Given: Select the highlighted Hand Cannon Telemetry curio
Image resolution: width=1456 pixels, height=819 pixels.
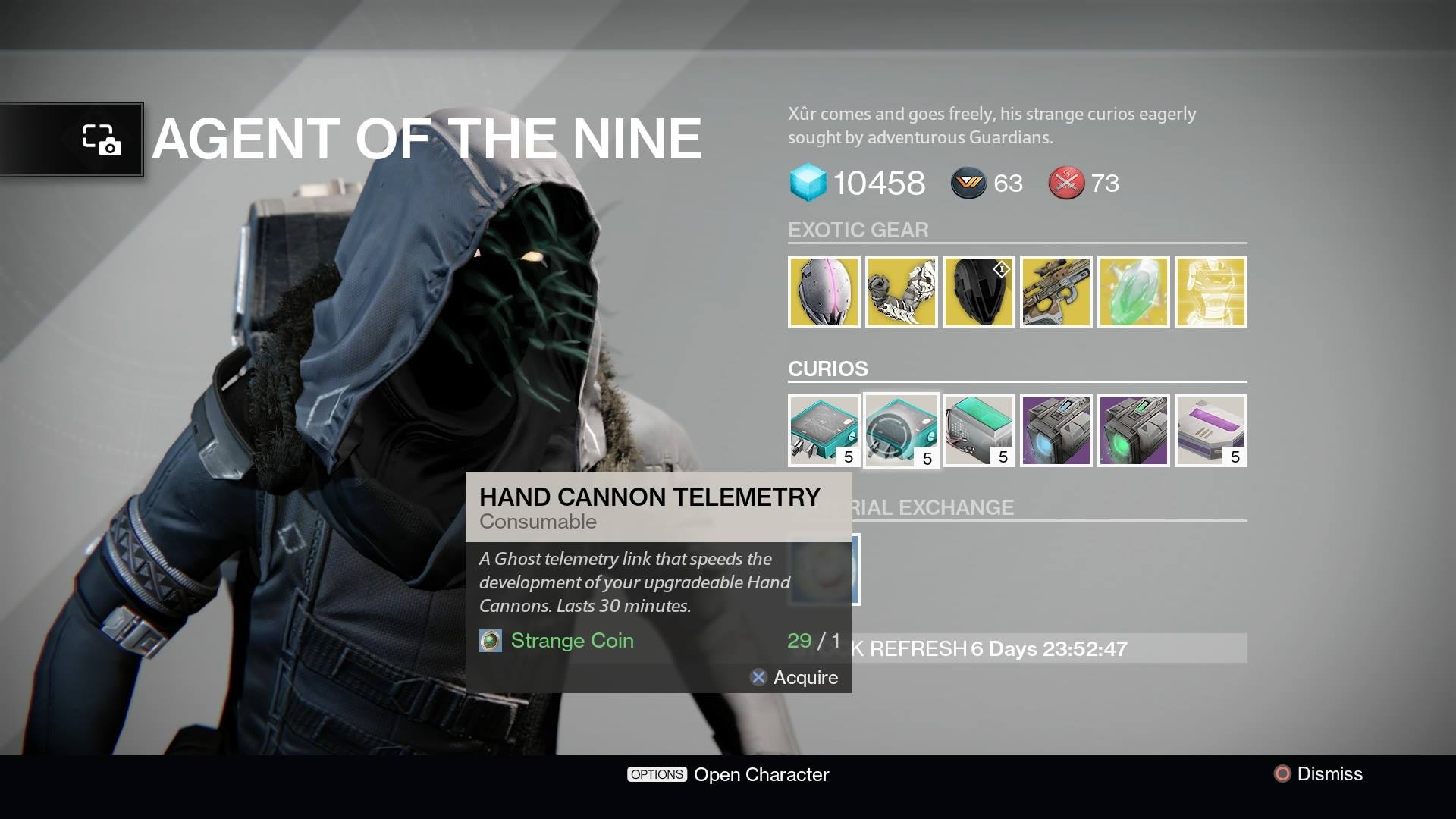Looking at the screenshot, I should coord(901,430).
